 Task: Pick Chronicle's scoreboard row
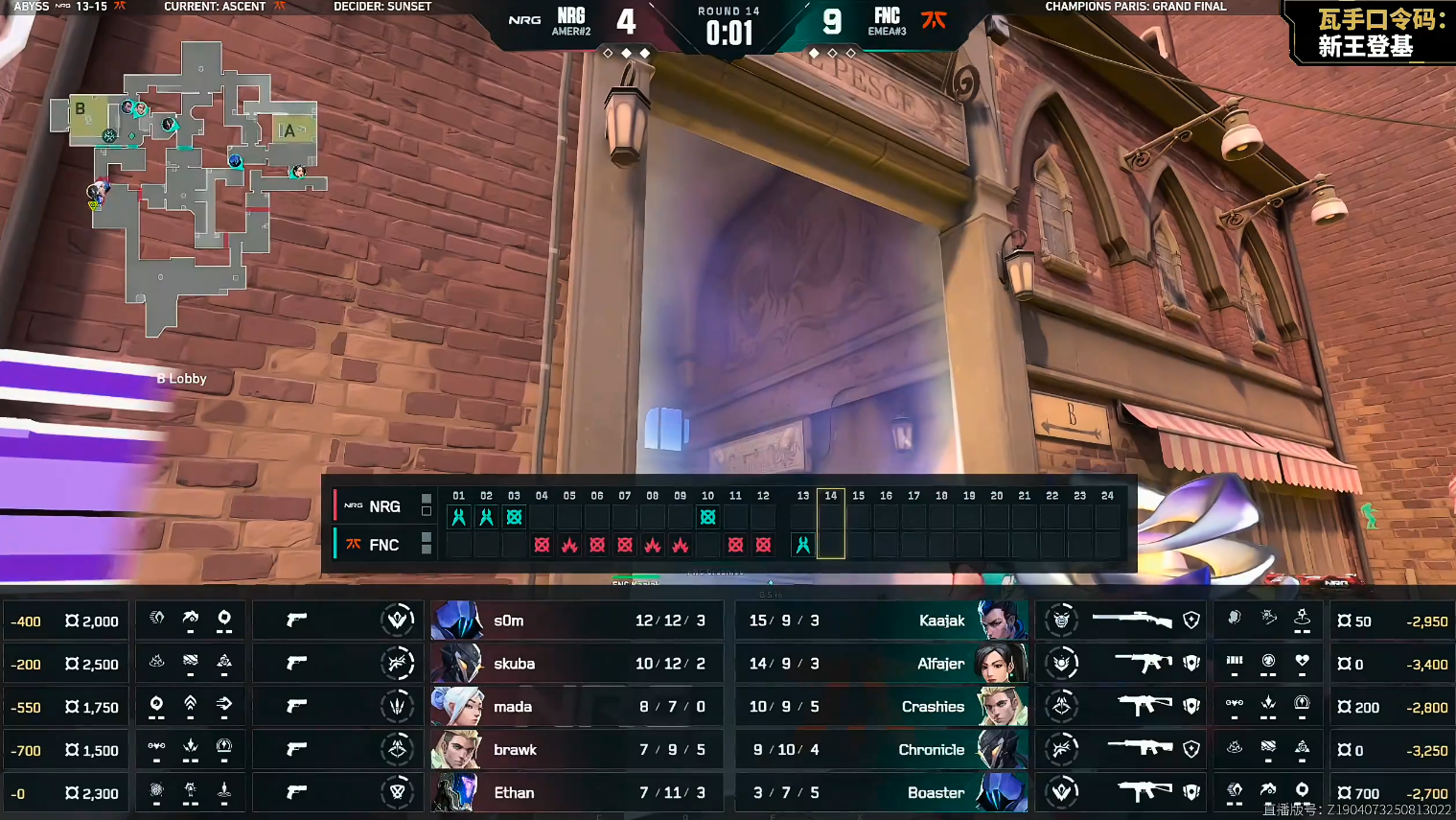[x=880, y=750]
